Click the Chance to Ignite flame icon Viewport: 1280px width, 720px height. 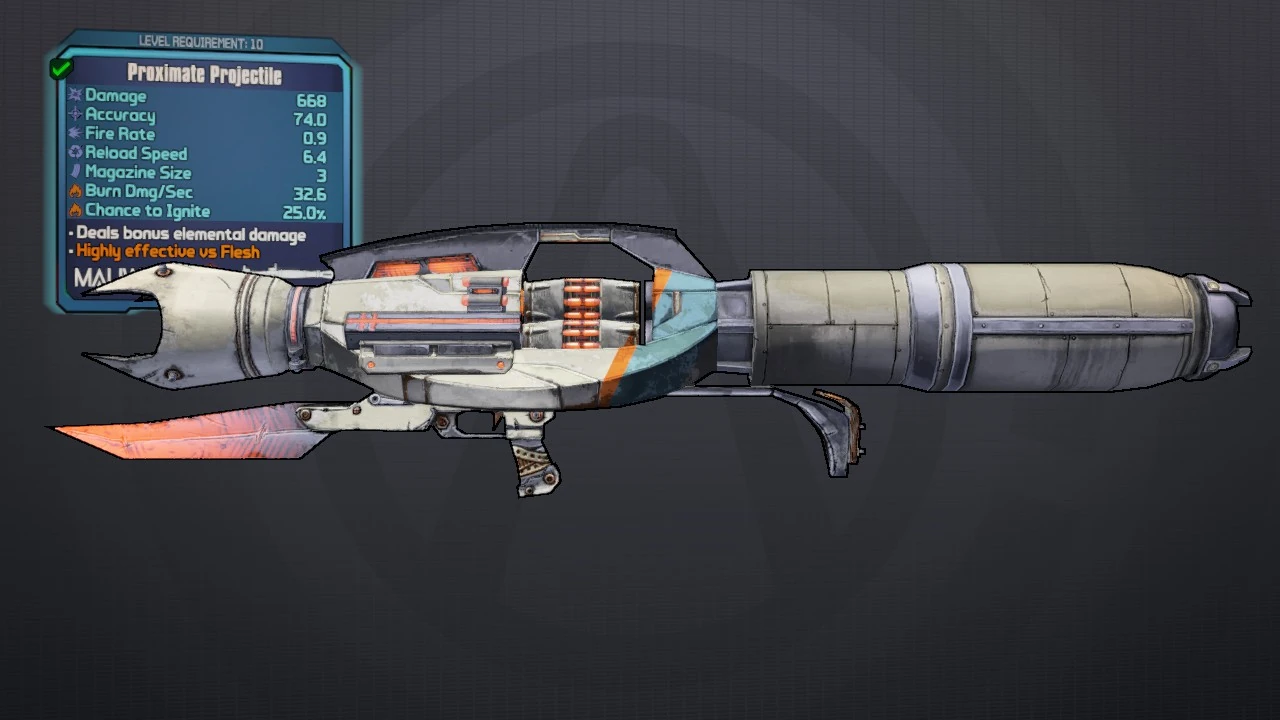tap(76, 211)
